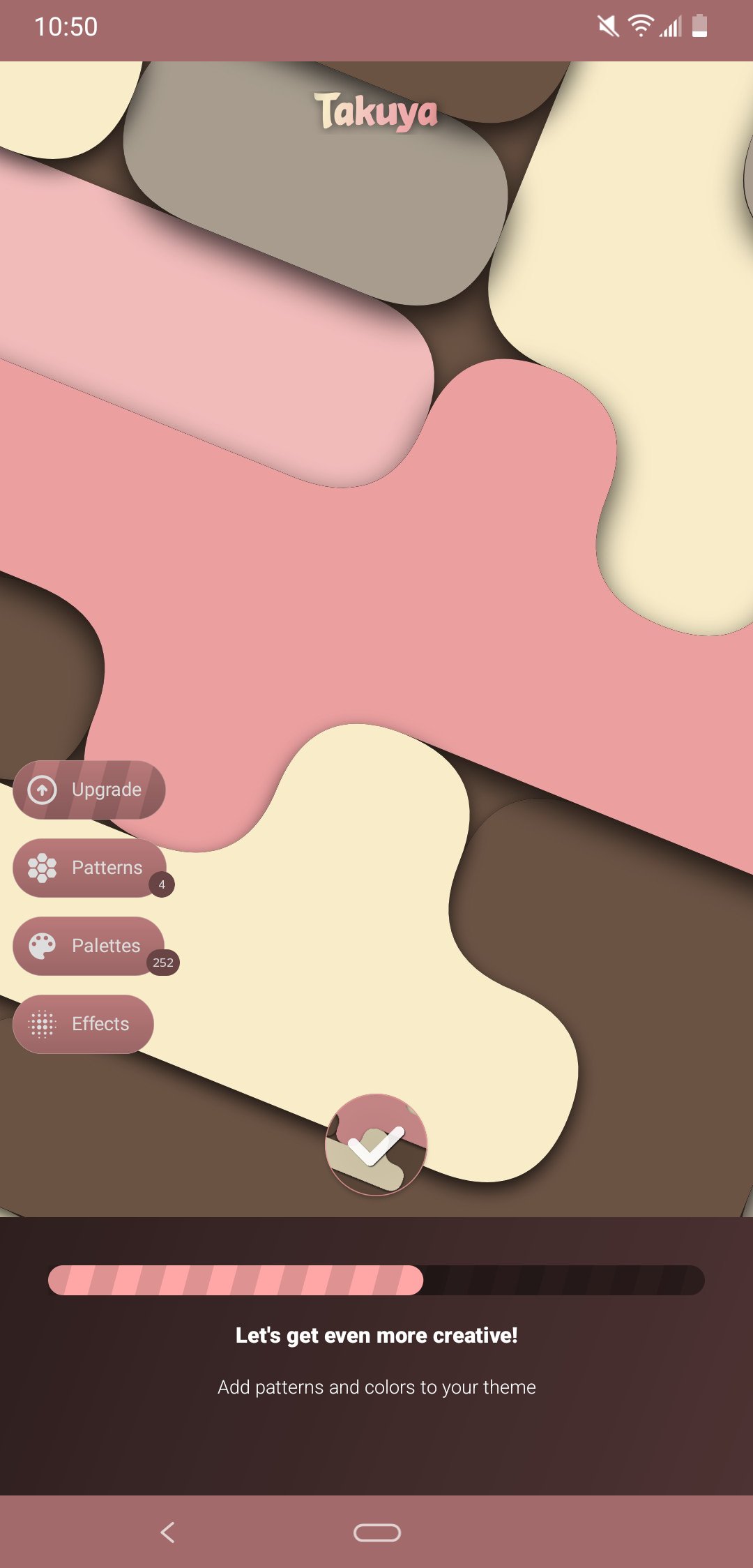Tap the Upgrade button
The height and width of the screenshot is (1568, 753).
(x=89, y=790)
